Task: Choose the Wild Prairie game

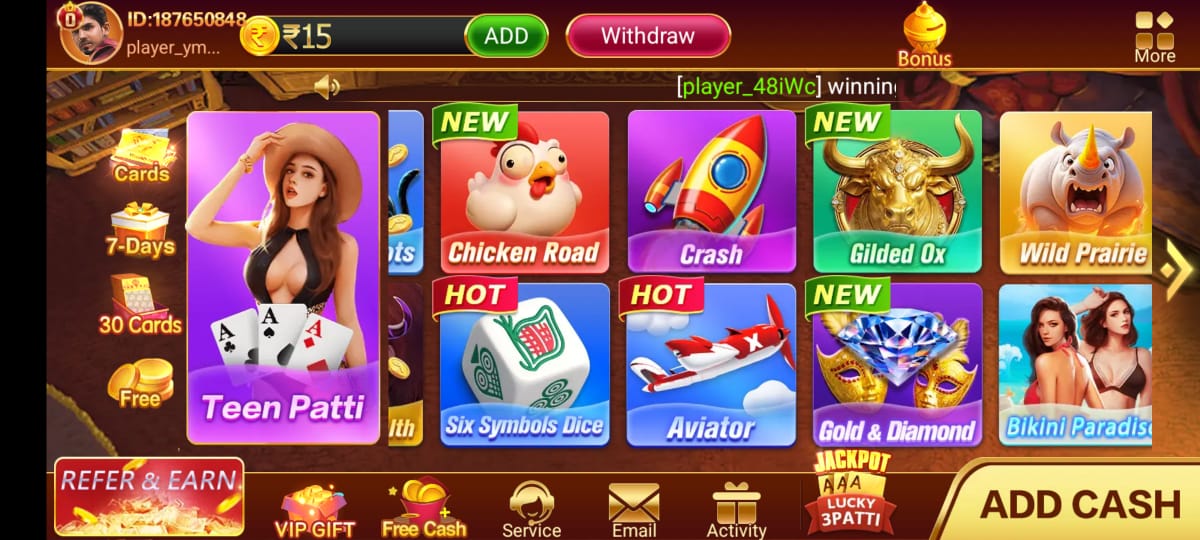Action: point(1076,191)
